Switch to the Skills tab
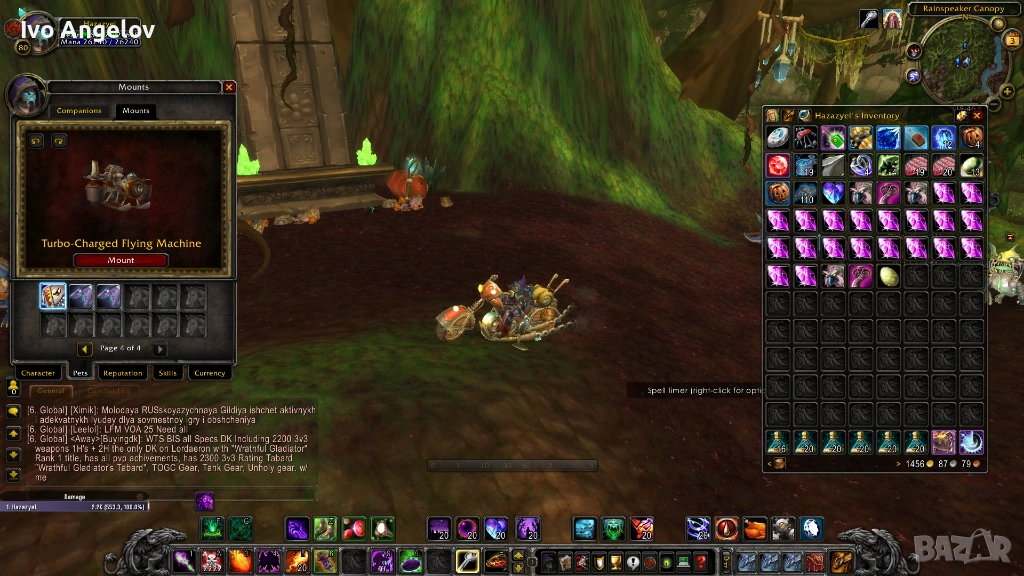The image size is (1024, 576). pyautogui.click(x=167, y=373)
